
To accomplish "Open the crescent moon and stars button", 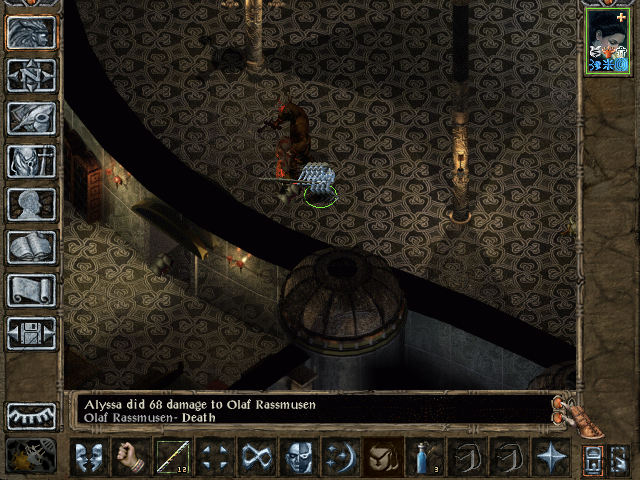I will pos(340,458).
